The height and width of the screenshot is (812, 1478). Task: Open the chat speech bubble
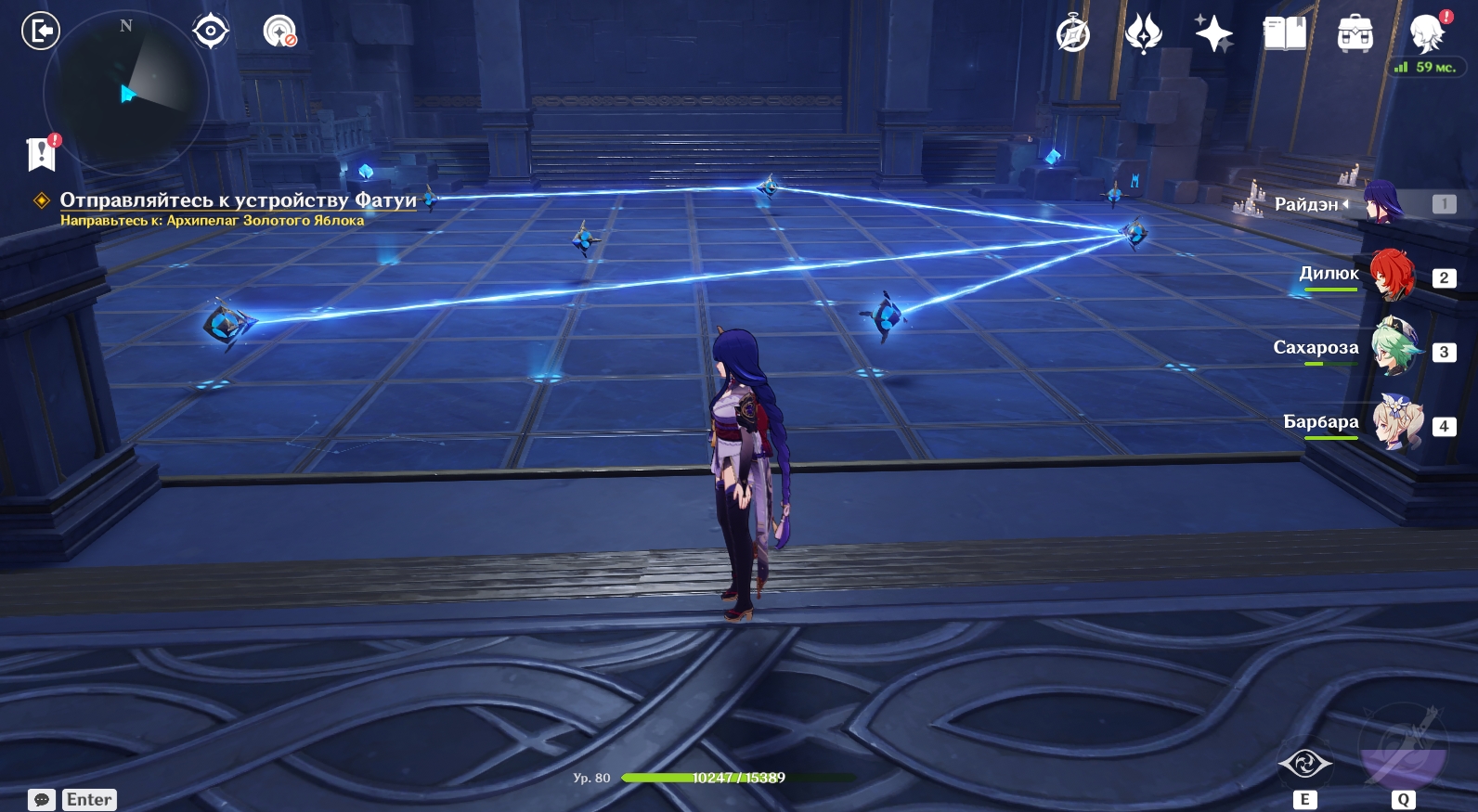(42, 799)
